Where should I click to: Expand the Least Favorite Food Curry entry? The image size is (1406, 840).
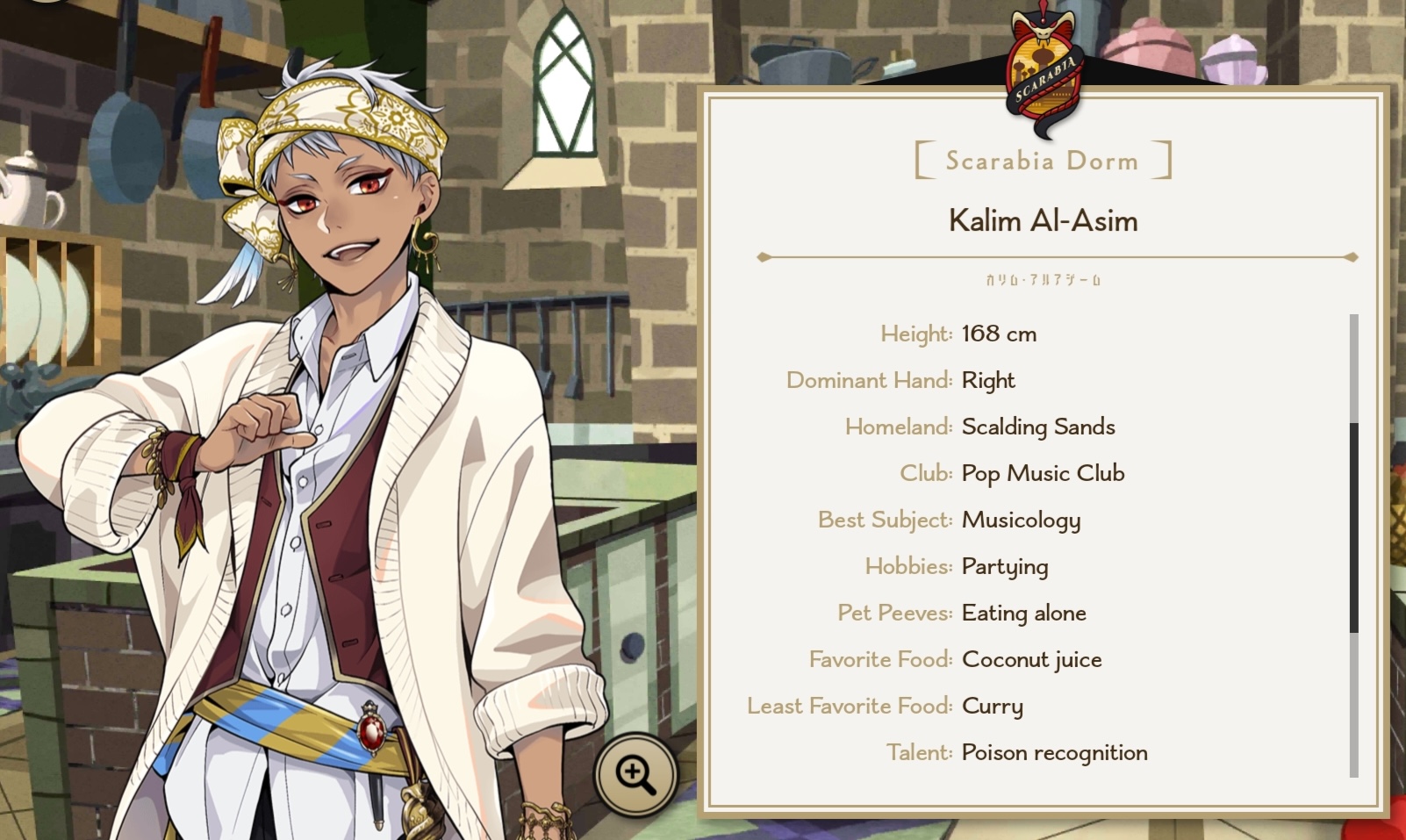pyautogui.click(x=885, y=706)
